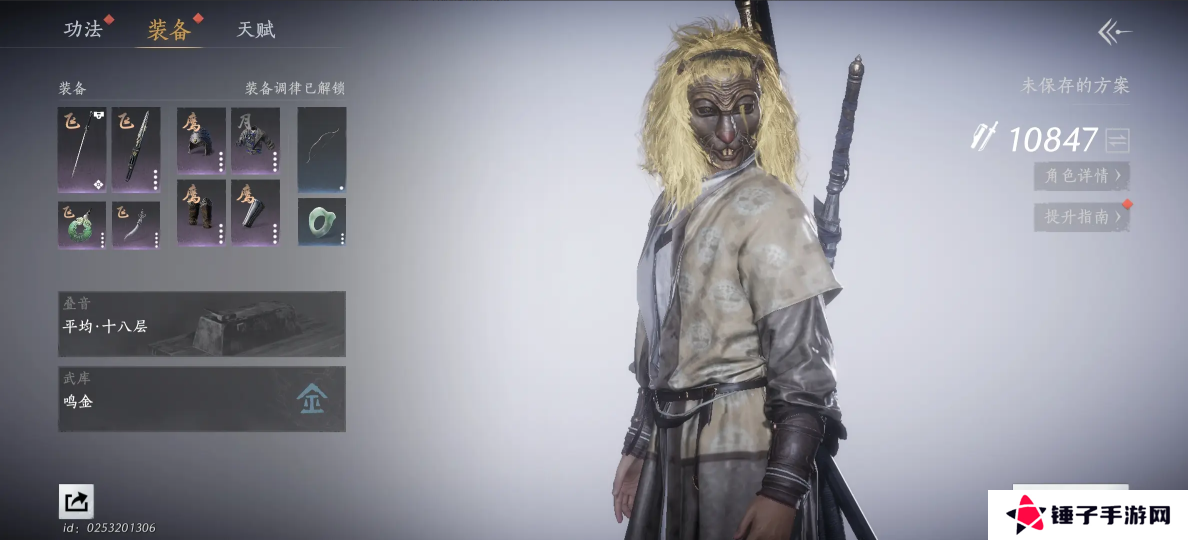Image resolution: width=1188 pixels, height=540 pixels.
Task: Choose the arm bracer slot
Action: [255, 212]
